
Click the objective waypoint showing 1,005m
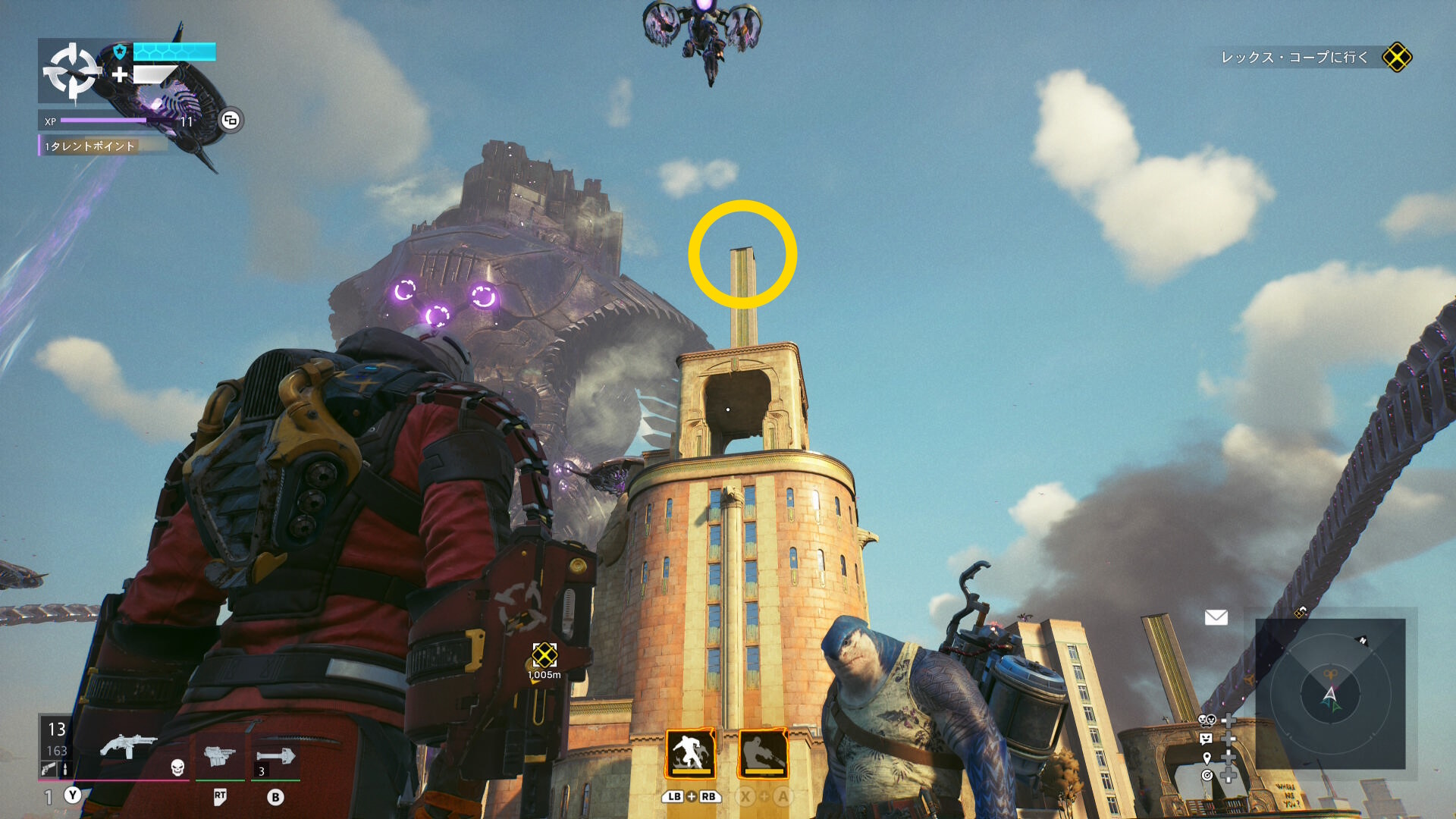[x=544, y=655]
